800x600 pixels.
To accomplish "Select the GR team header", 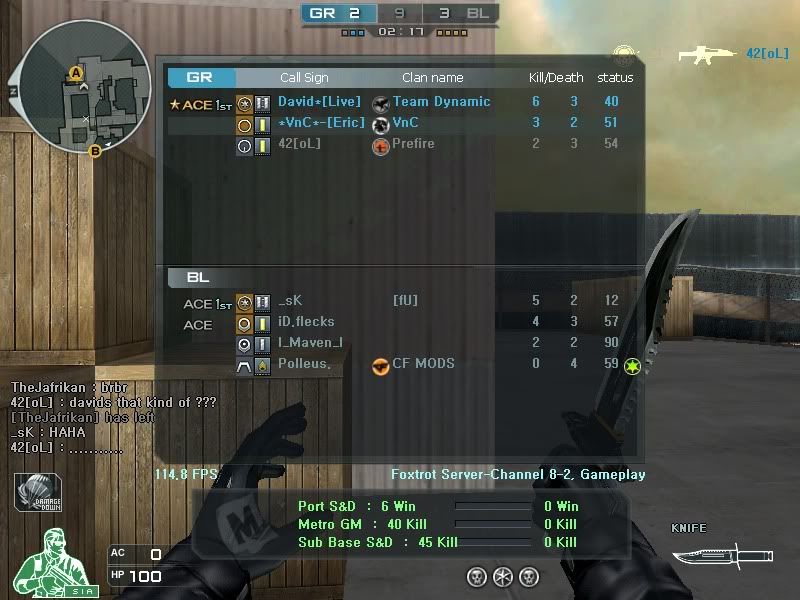I will click(x=202, y=77).
